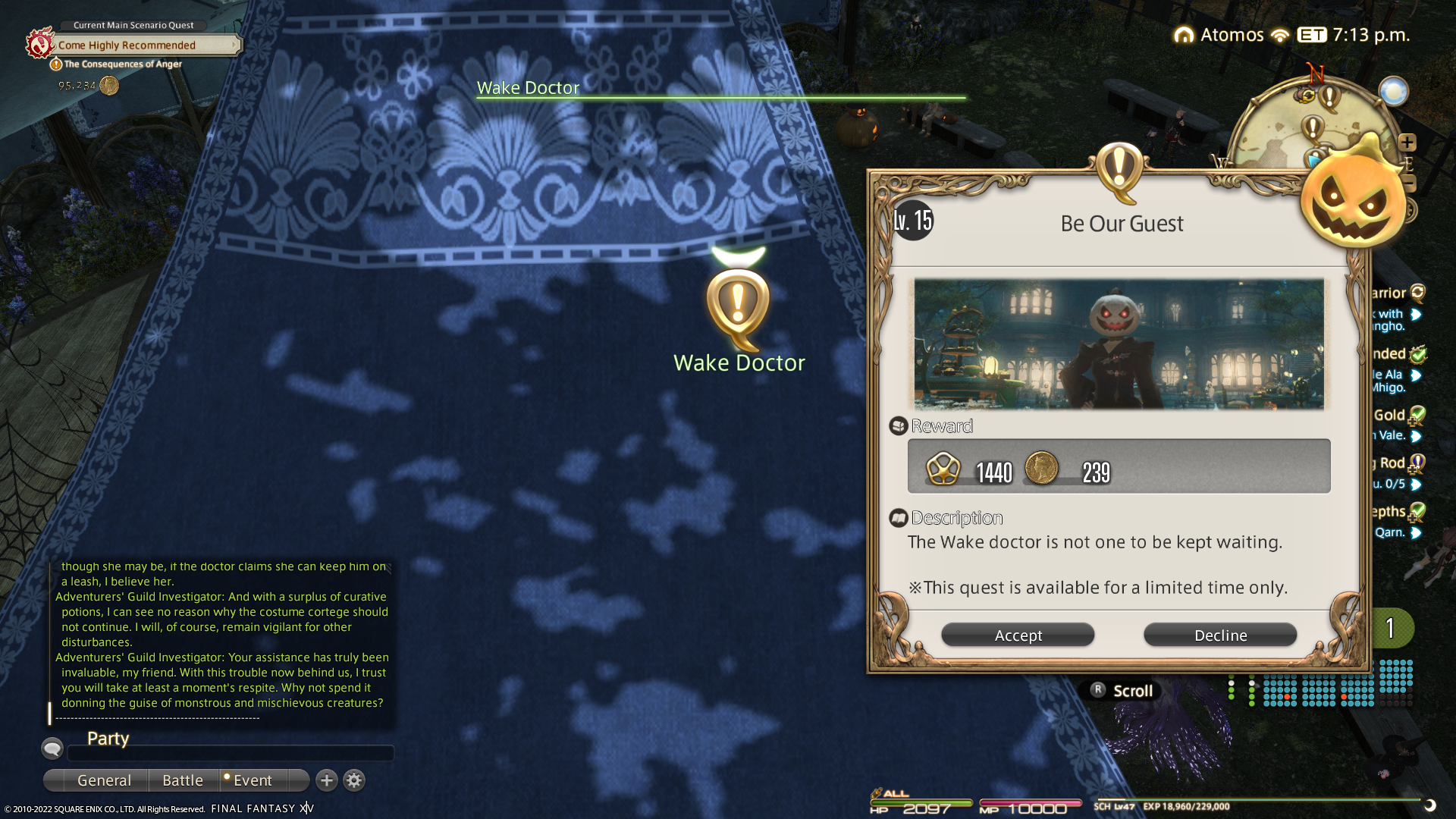Click the experience reward icon
Image resolution: width=1456 pixels, height=819 pixels.
click(943, 469)
